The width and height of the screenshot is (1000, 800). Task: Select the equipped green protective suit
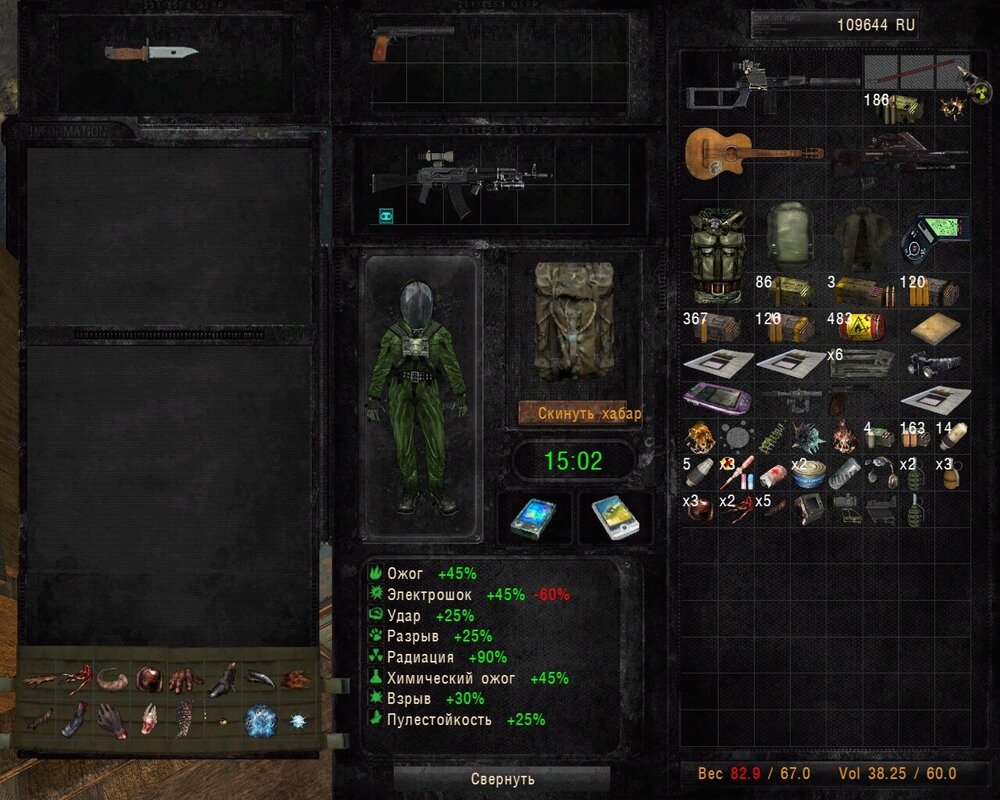click(417, 397)
